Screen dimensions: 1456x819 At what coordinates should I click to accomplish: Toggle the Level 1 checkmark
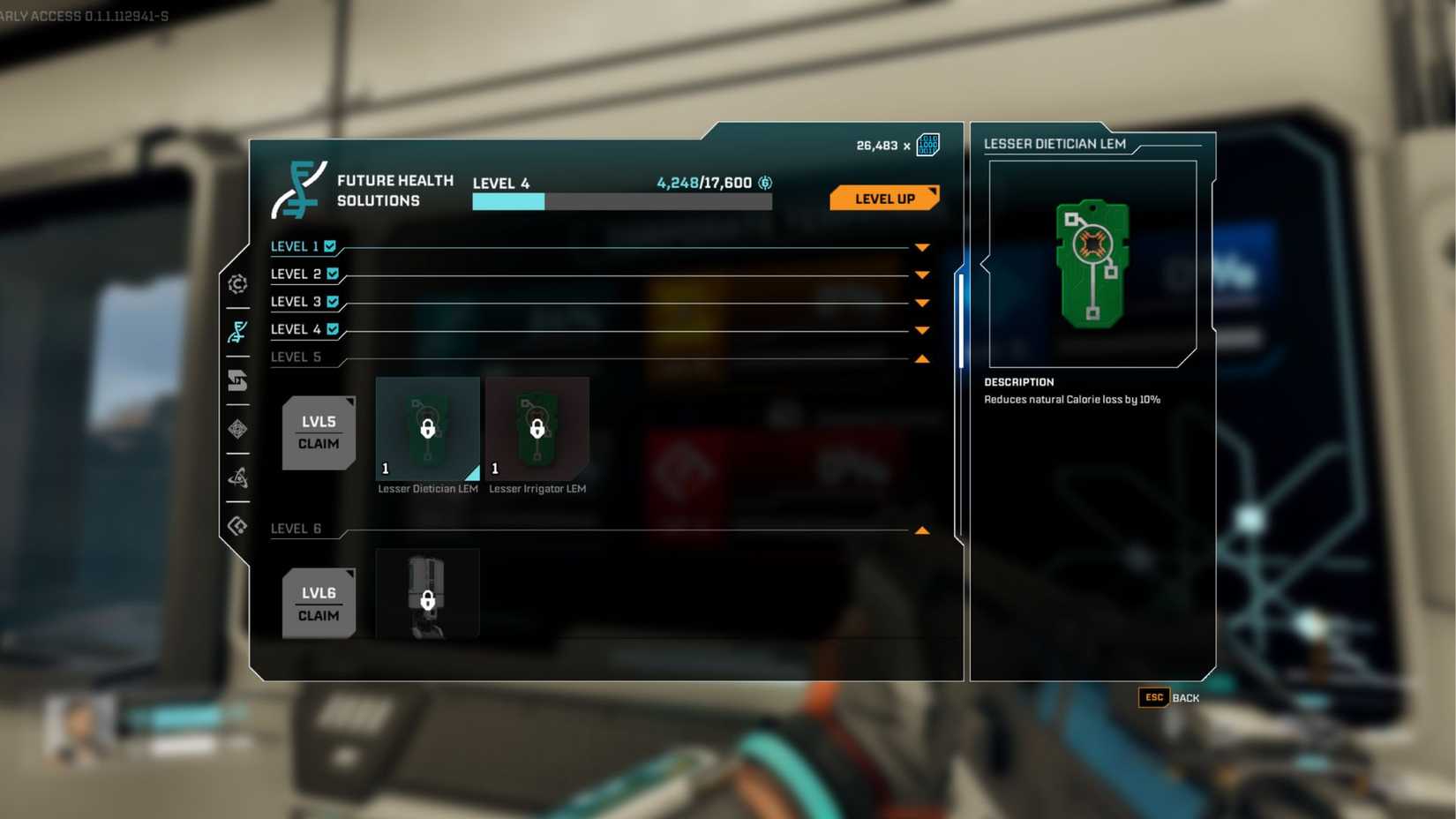(x=332, y=246)
